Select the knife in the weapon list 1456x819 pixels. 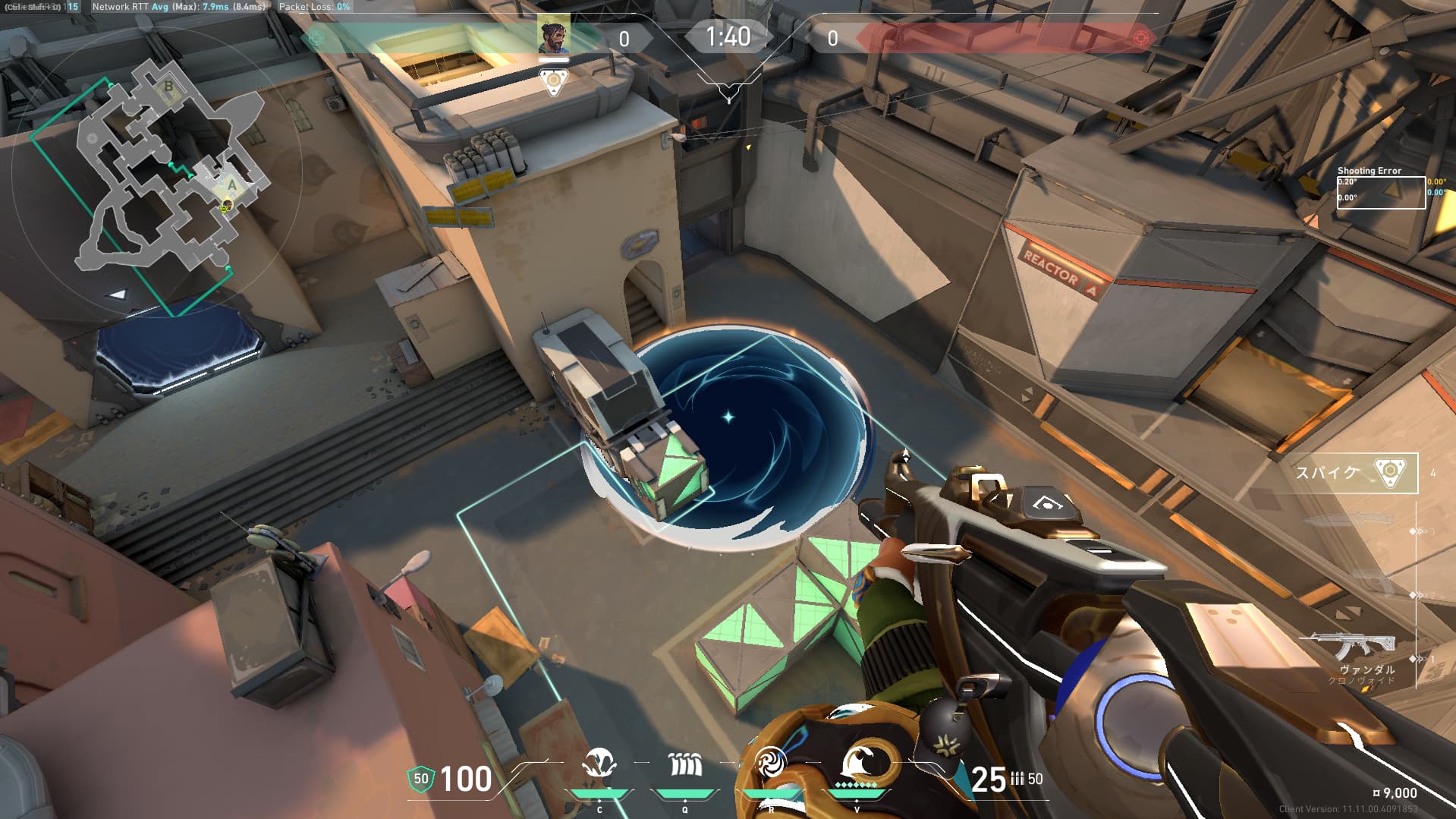pos(1352,521)
